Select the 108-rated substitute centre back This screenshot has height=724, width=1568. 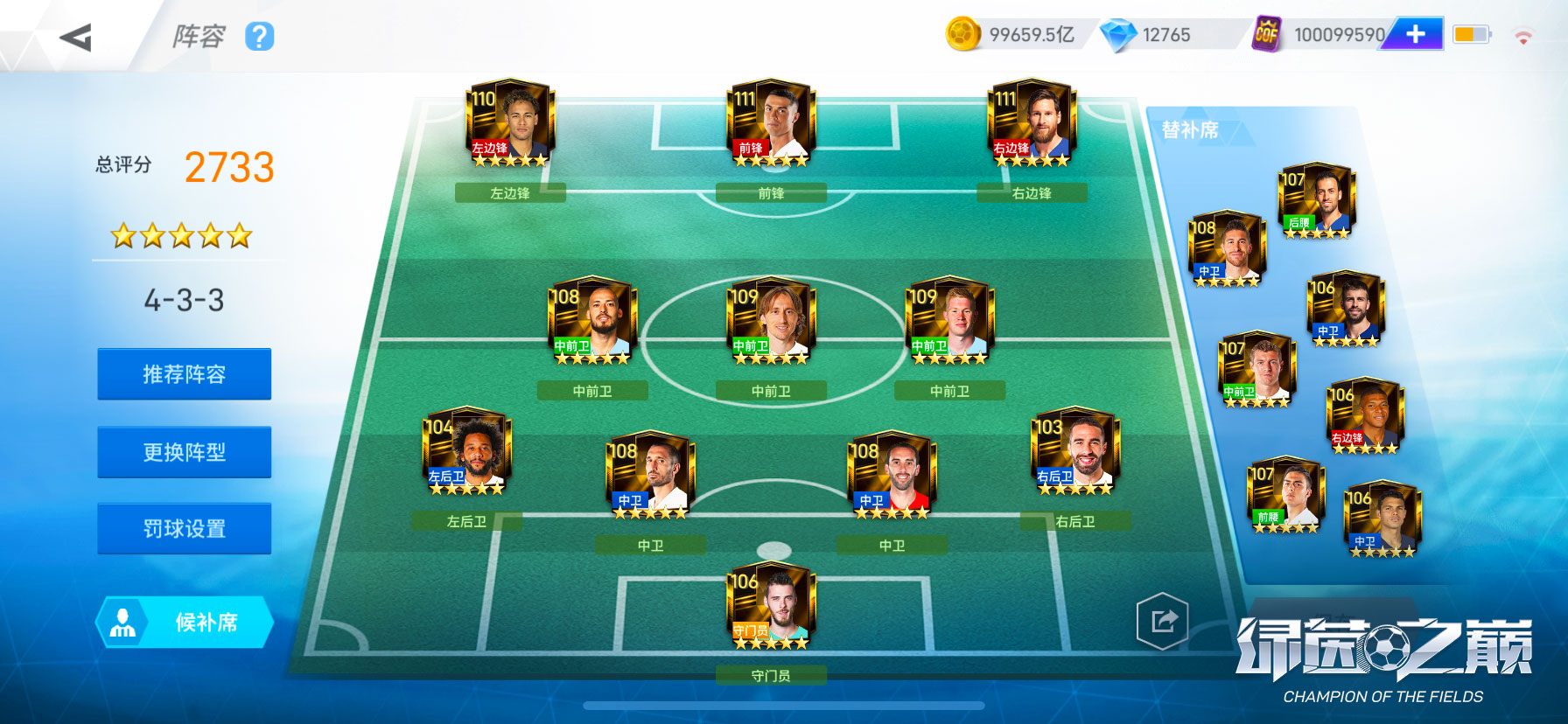[1227, 248]
